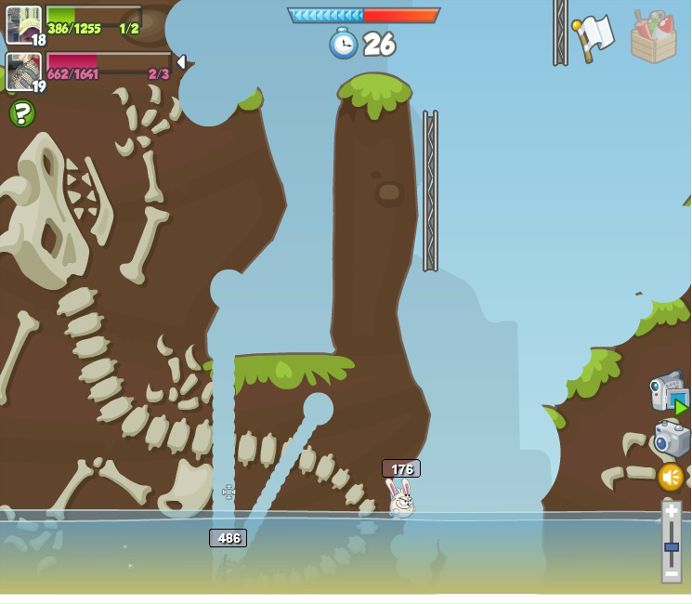Take a screenshot with the camera icon
Image resolution: width=692 pixels, height=604 pixels.
[x=671, y=438]
